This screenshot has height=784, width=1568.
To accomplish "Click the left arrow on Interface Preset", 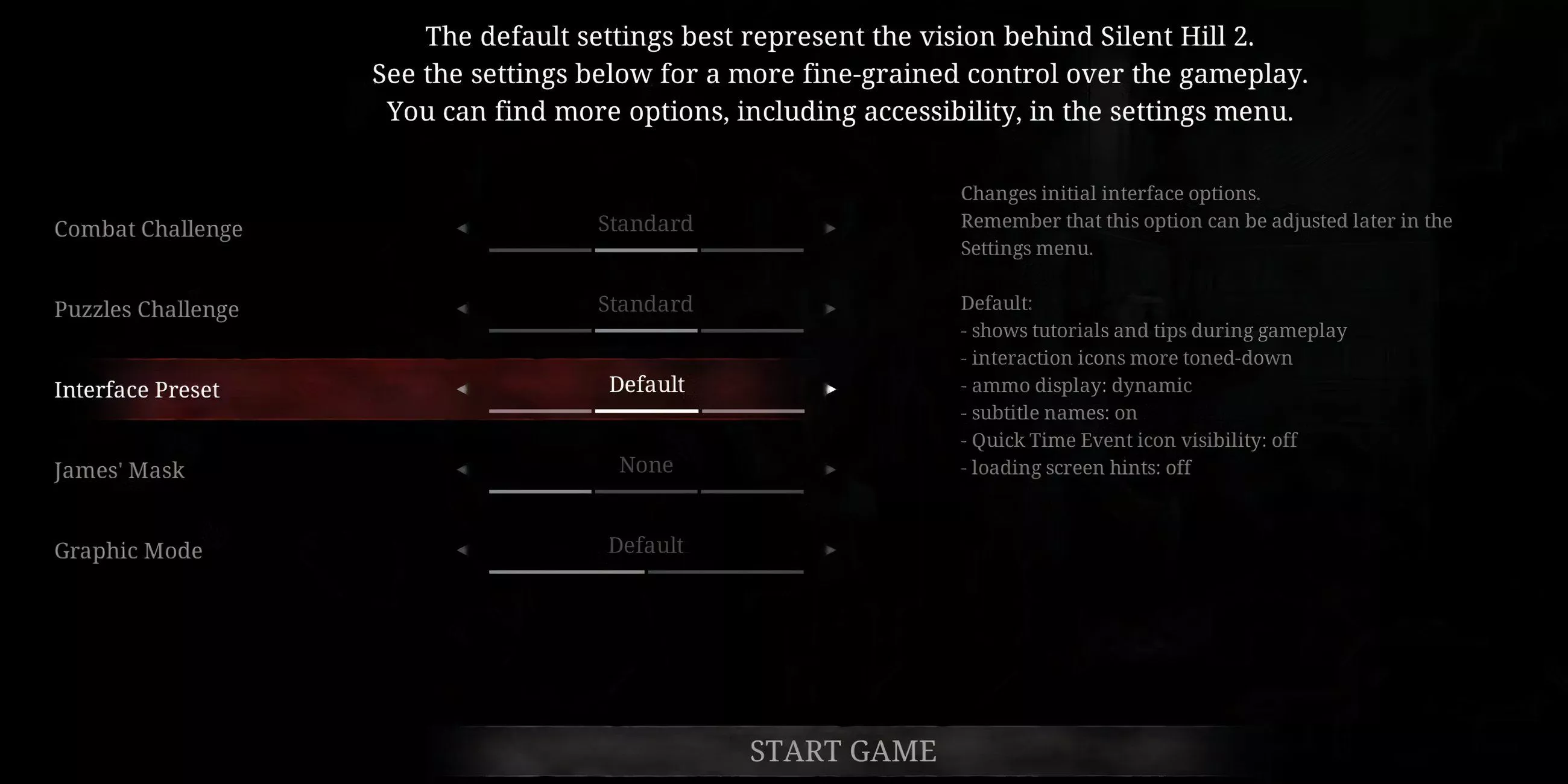I will click(x=463, y=389).
